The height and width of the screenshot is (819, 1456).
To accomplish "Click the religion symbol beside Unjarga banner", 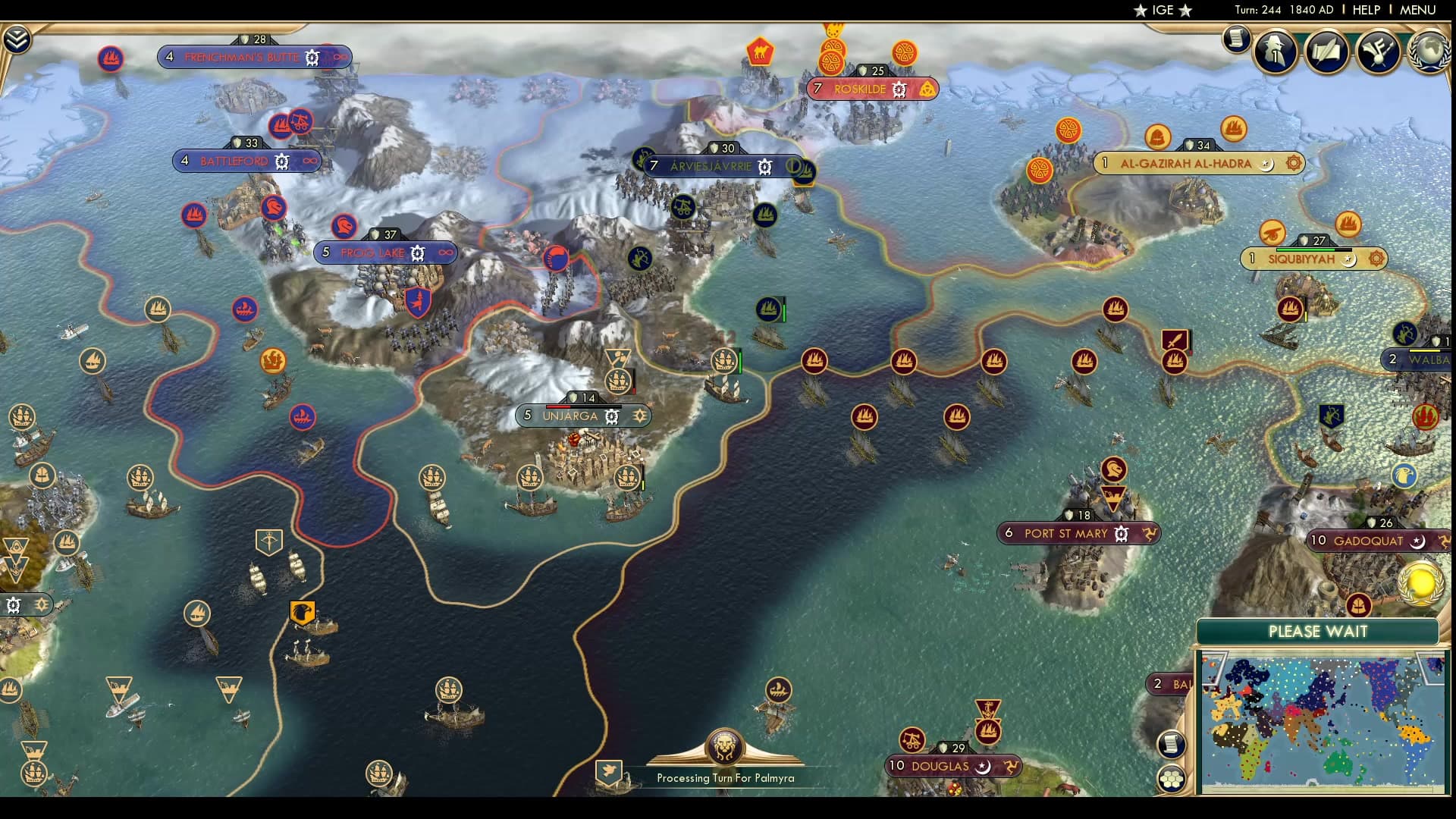I will pos(641,416).
